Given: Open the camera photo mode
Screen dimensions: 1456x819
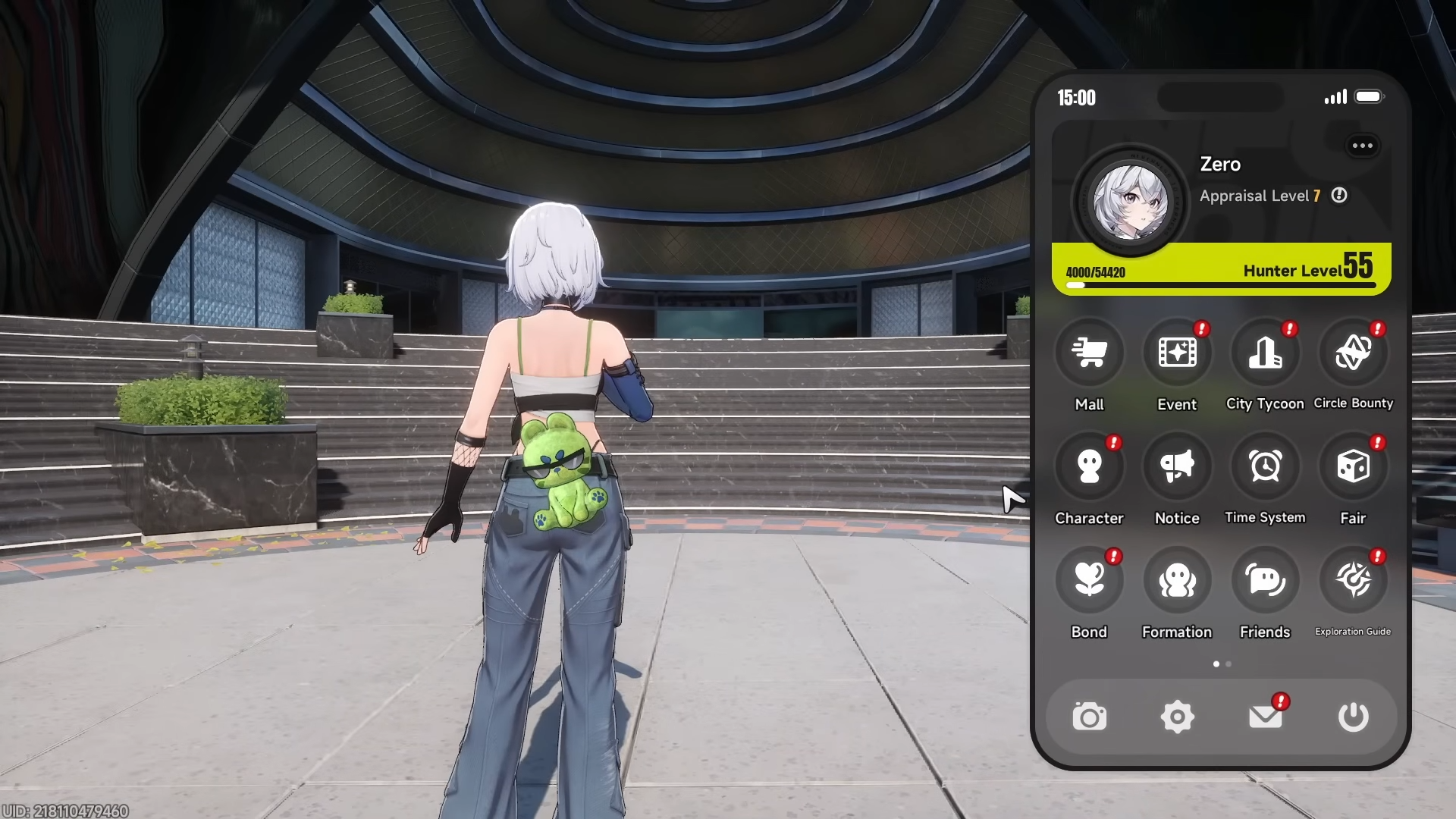Looking at the screenshot, I should pyautogui.click(x=1089, y=717).
